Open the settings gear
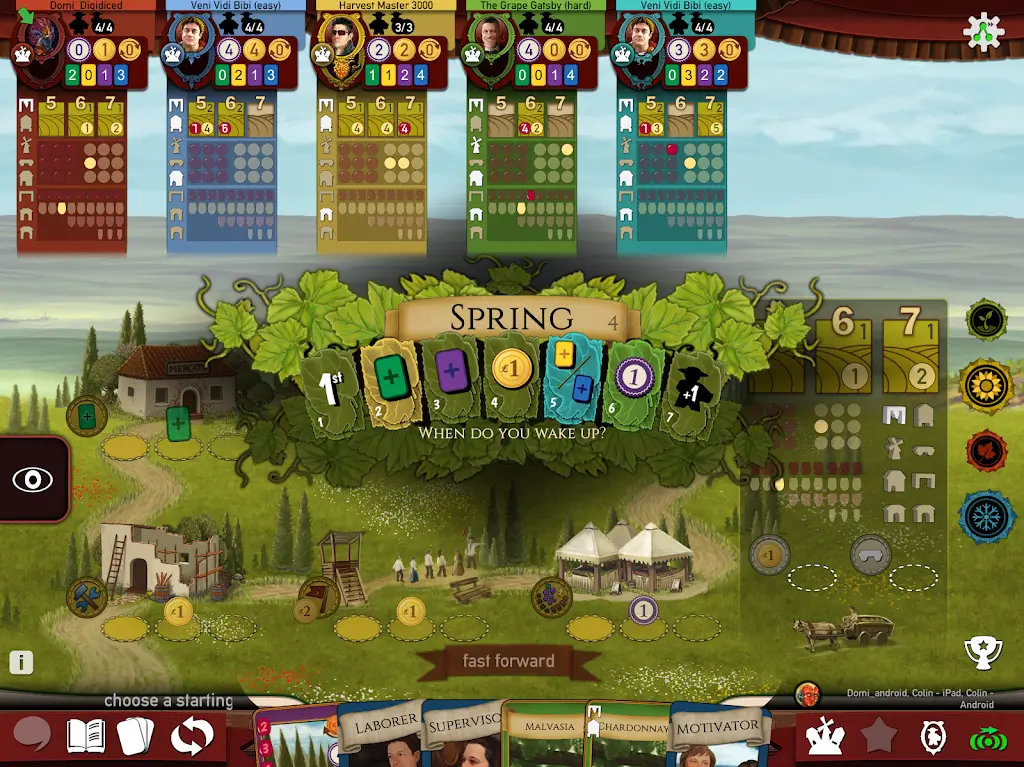Screen dimensions: 1024x767 (x=983, y=33)
